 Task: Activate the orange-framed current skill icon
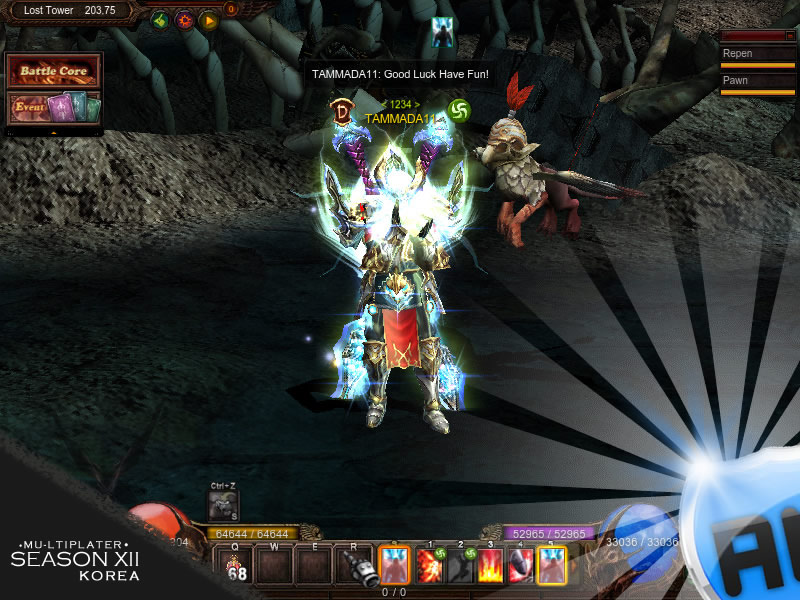pos(393,566)
